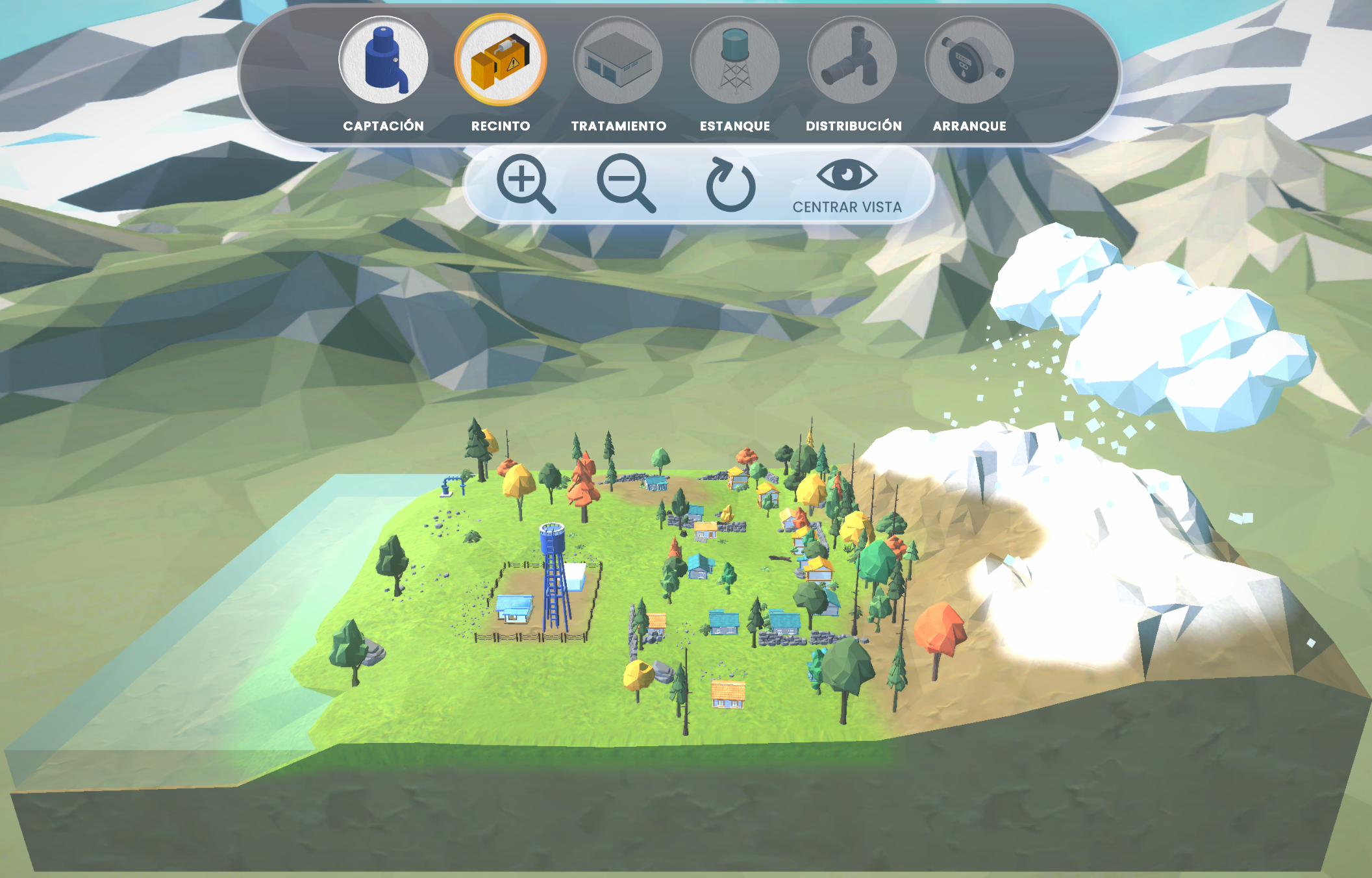Select the Distribución pipe icon
This screenshot has width=1372, height=878.
(x=853, y=60)
